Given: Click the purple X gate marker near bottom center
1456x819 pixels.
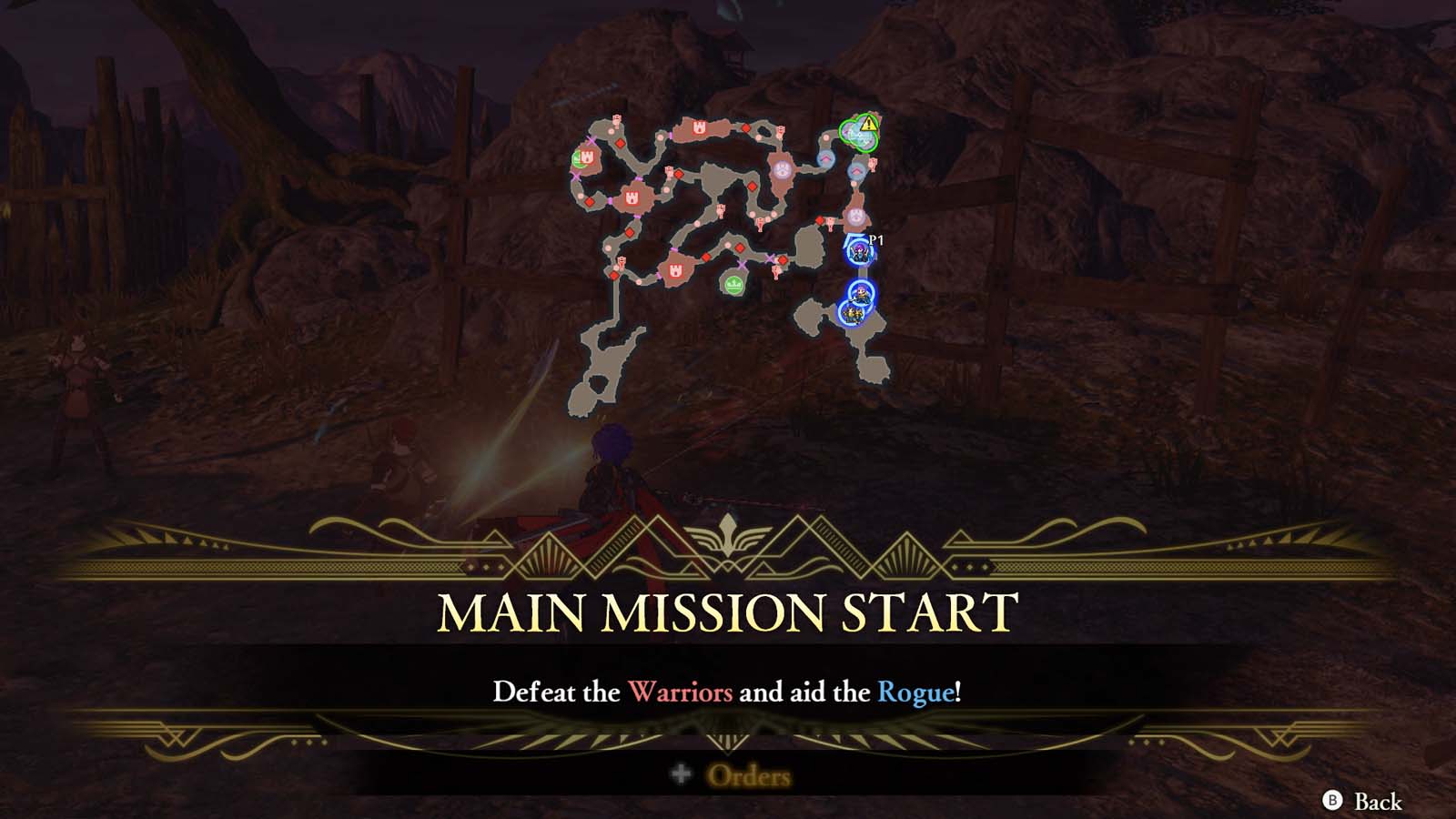Looking at the screenshot, I should click(x=741, y=265).
